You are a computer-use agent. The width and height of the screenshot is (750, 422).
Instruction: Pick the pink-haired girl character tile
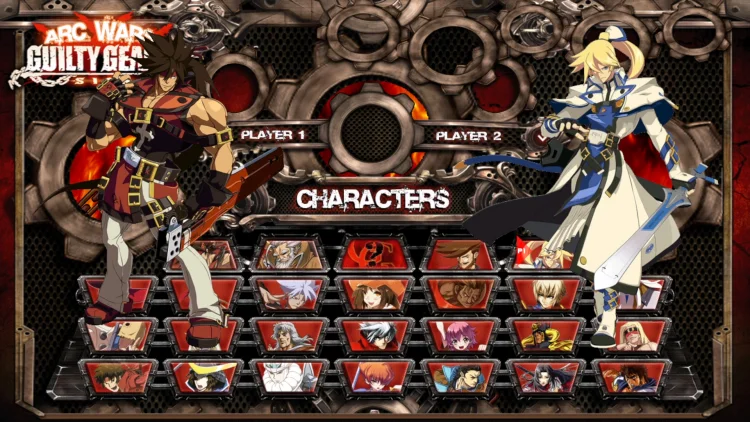(x=462, y=335)
